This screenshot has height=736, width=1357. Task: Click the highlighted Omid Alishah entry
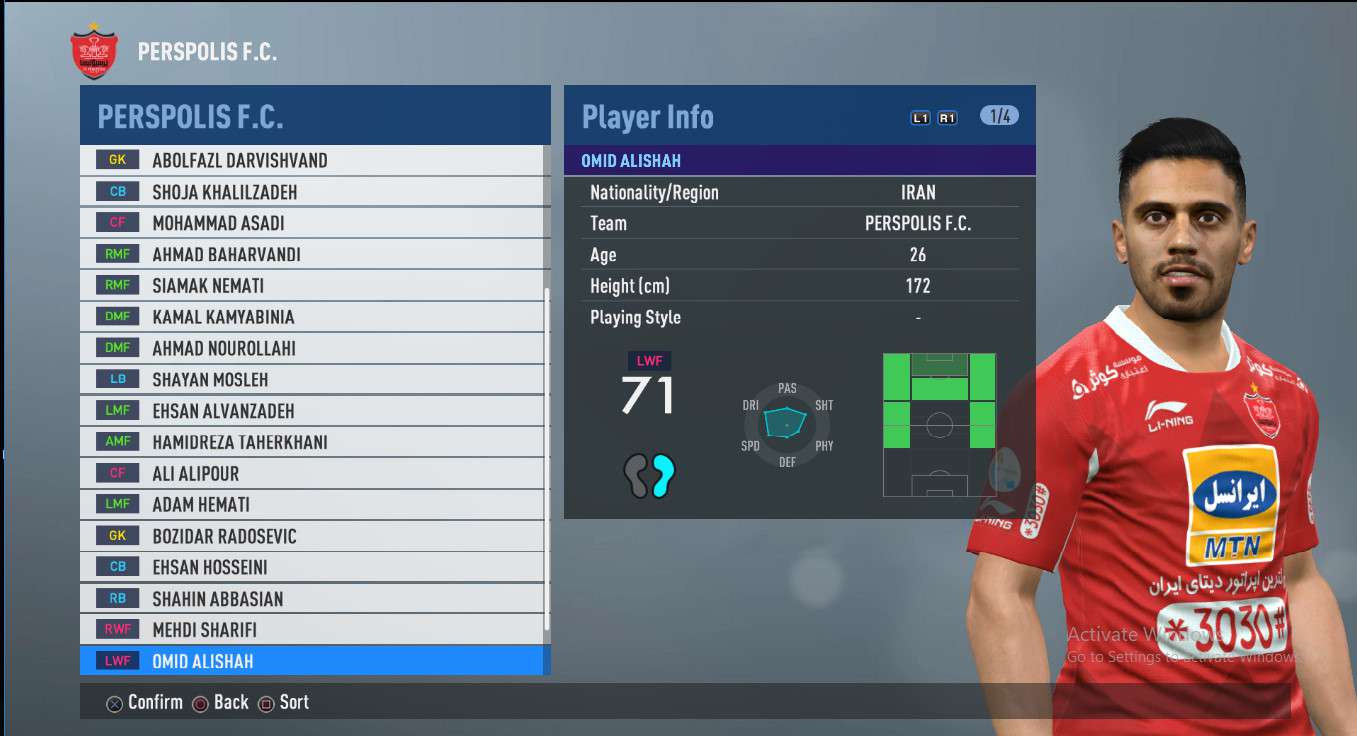pyautogui.click(x=312, y=661)
